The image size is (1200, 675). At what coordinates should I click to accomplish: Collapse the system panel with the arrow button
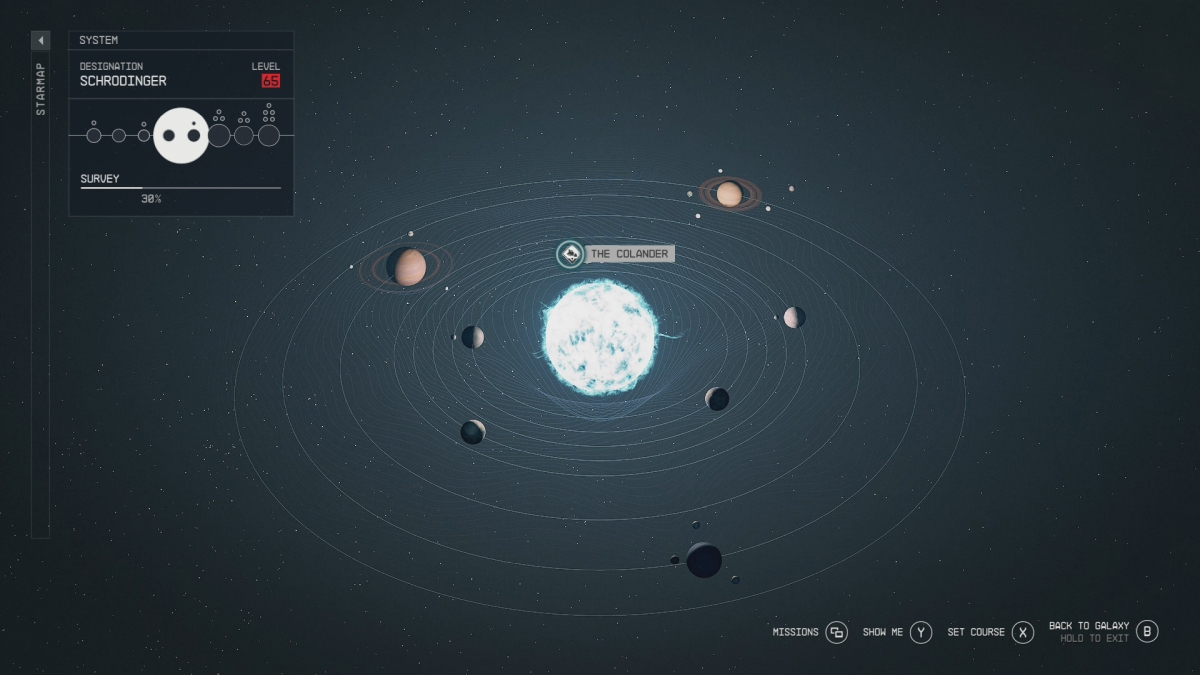point(41,40)
